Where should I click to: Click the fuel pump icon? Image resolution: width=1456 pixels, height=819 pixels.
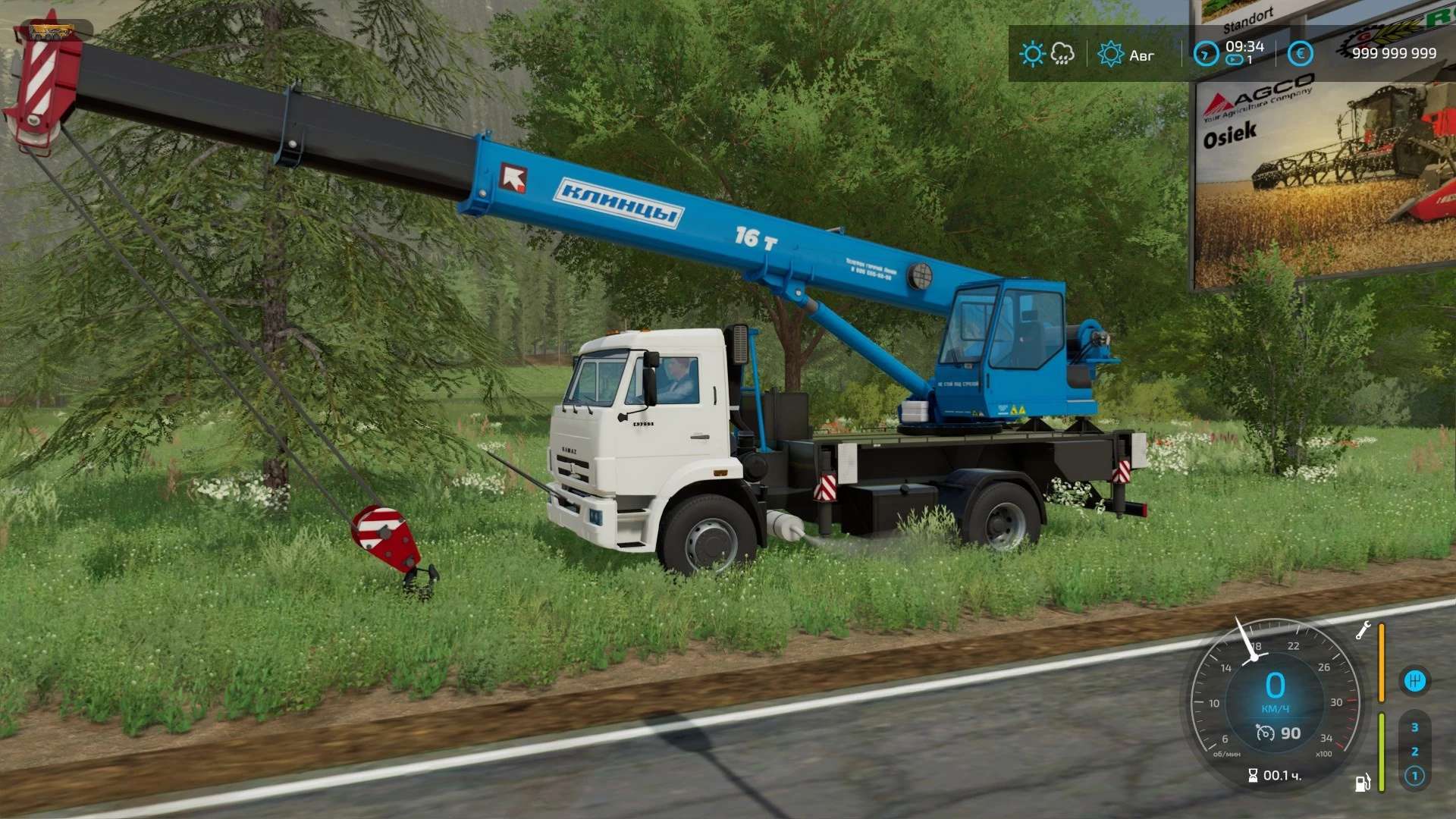pos(1363,783)
